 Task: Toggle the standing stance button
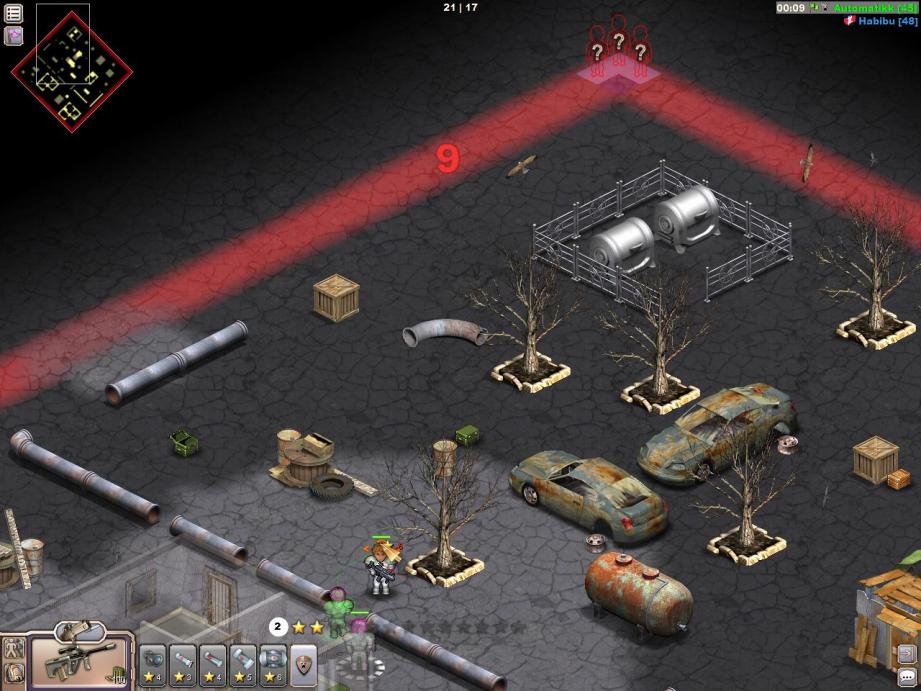(x=14, y=647)
